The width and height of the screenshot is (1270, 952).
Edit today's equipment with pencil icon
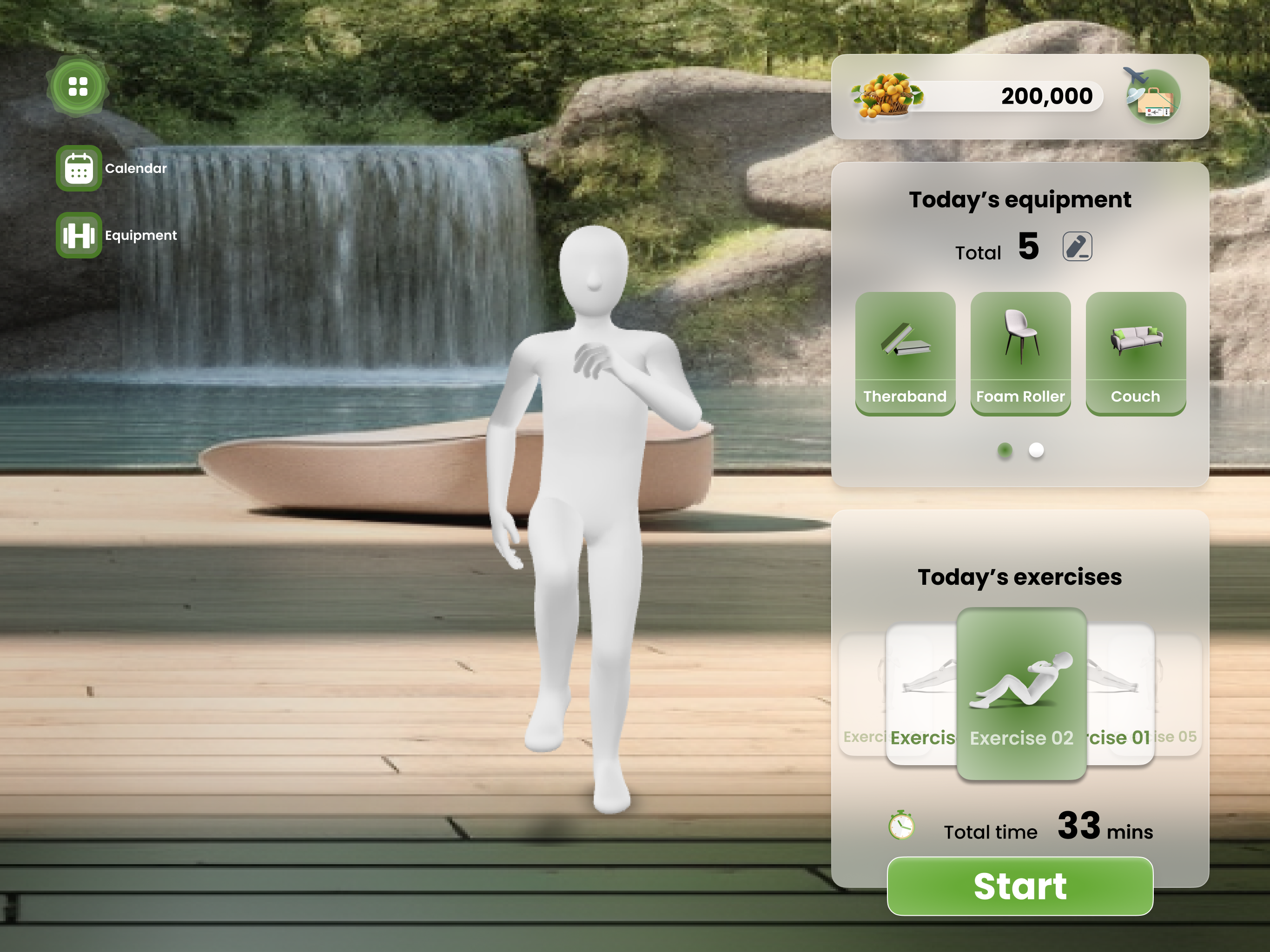point(1077,247)
